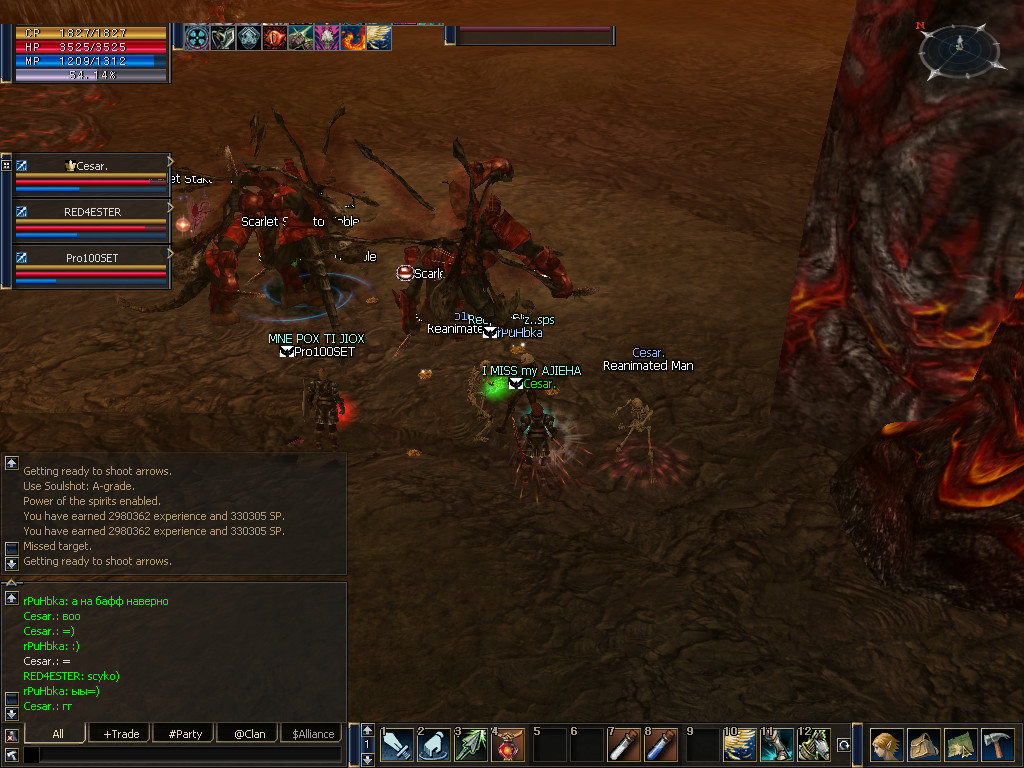
Task: Switch to the +Trade chat tab
Action: 120,733
